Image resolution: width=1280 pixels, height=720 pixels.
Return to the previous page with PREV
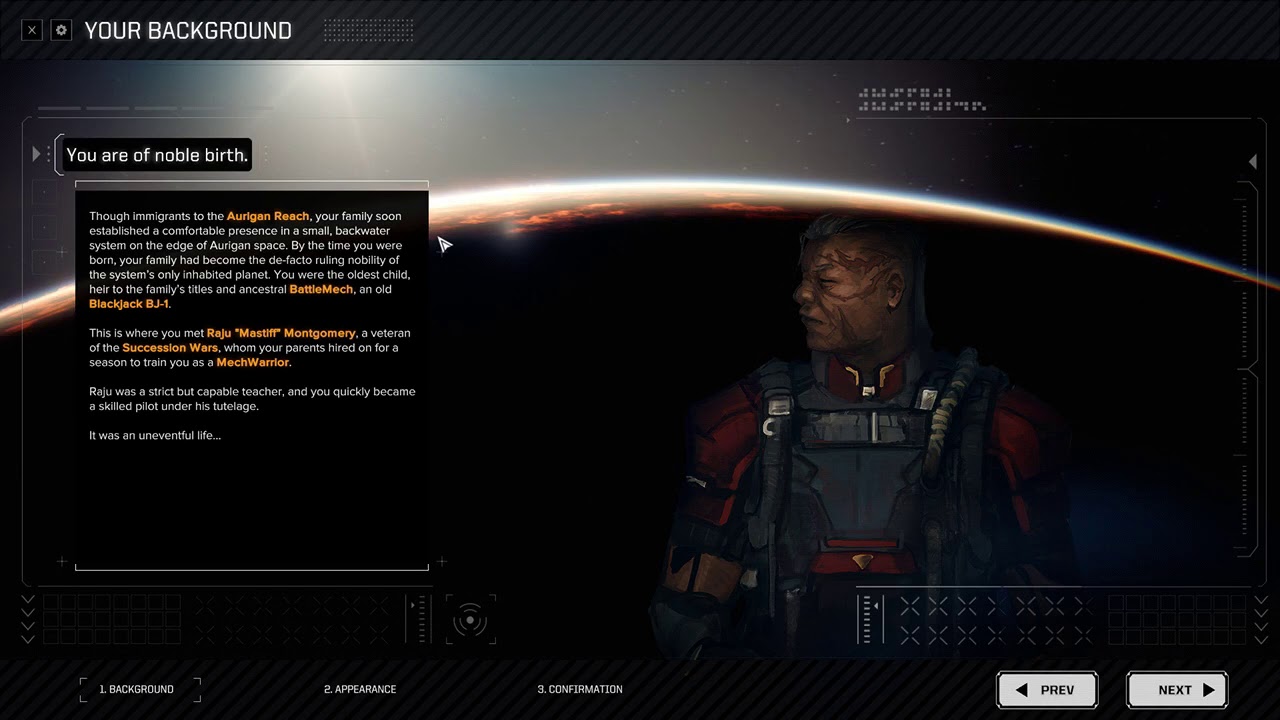(1047, 690)
